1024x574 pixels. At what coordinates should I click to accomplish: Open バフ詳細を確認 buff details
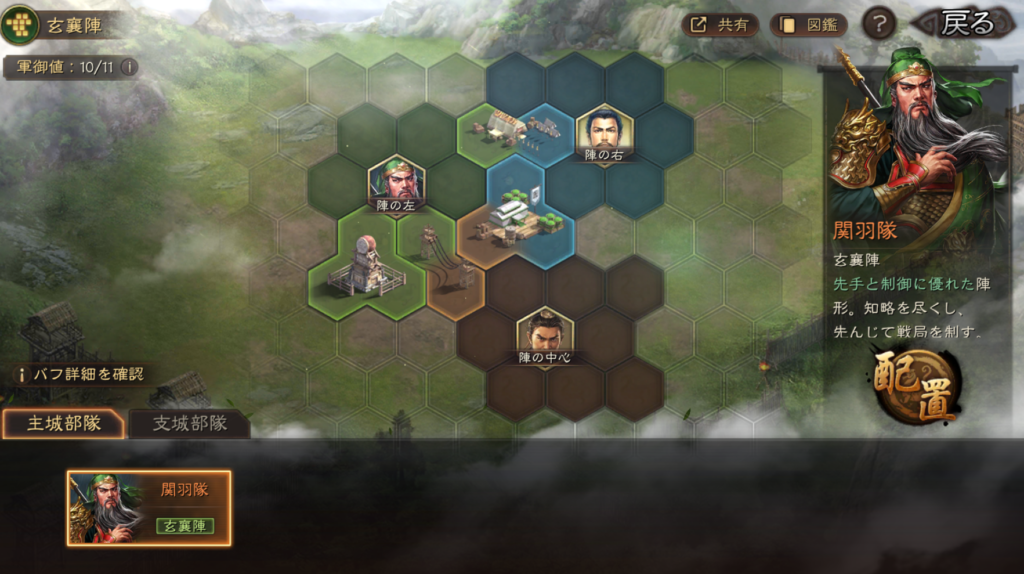tap(80, 374)
